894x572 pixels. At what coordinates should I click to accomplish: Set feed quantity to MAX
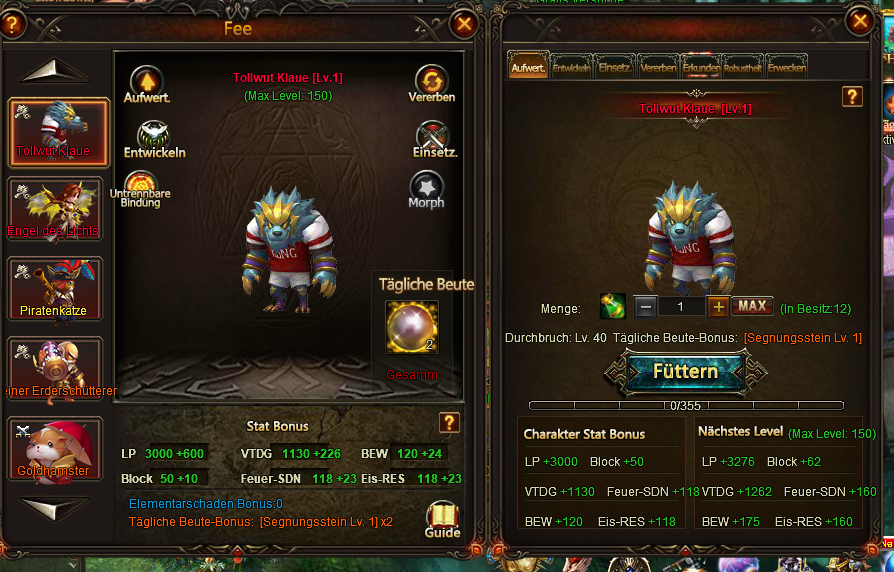[753, 306]
